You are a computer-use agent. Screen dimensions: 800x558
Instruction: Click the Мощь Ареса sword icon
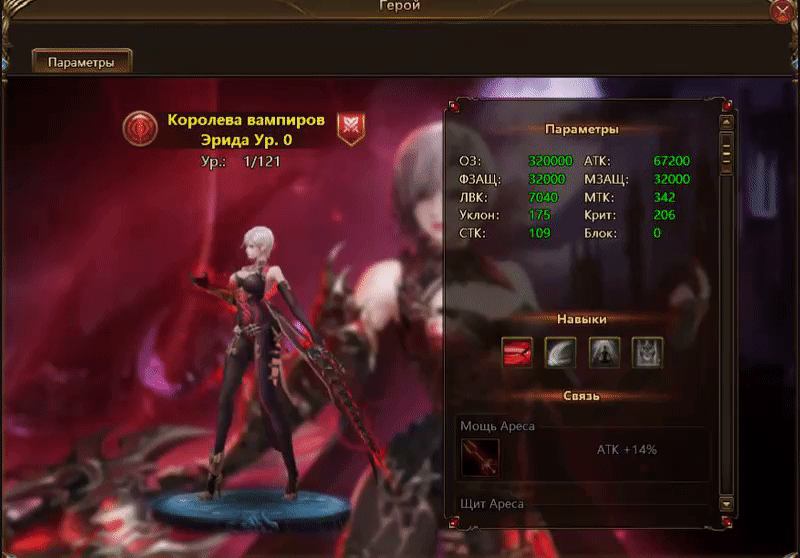[x=480, y=457]
